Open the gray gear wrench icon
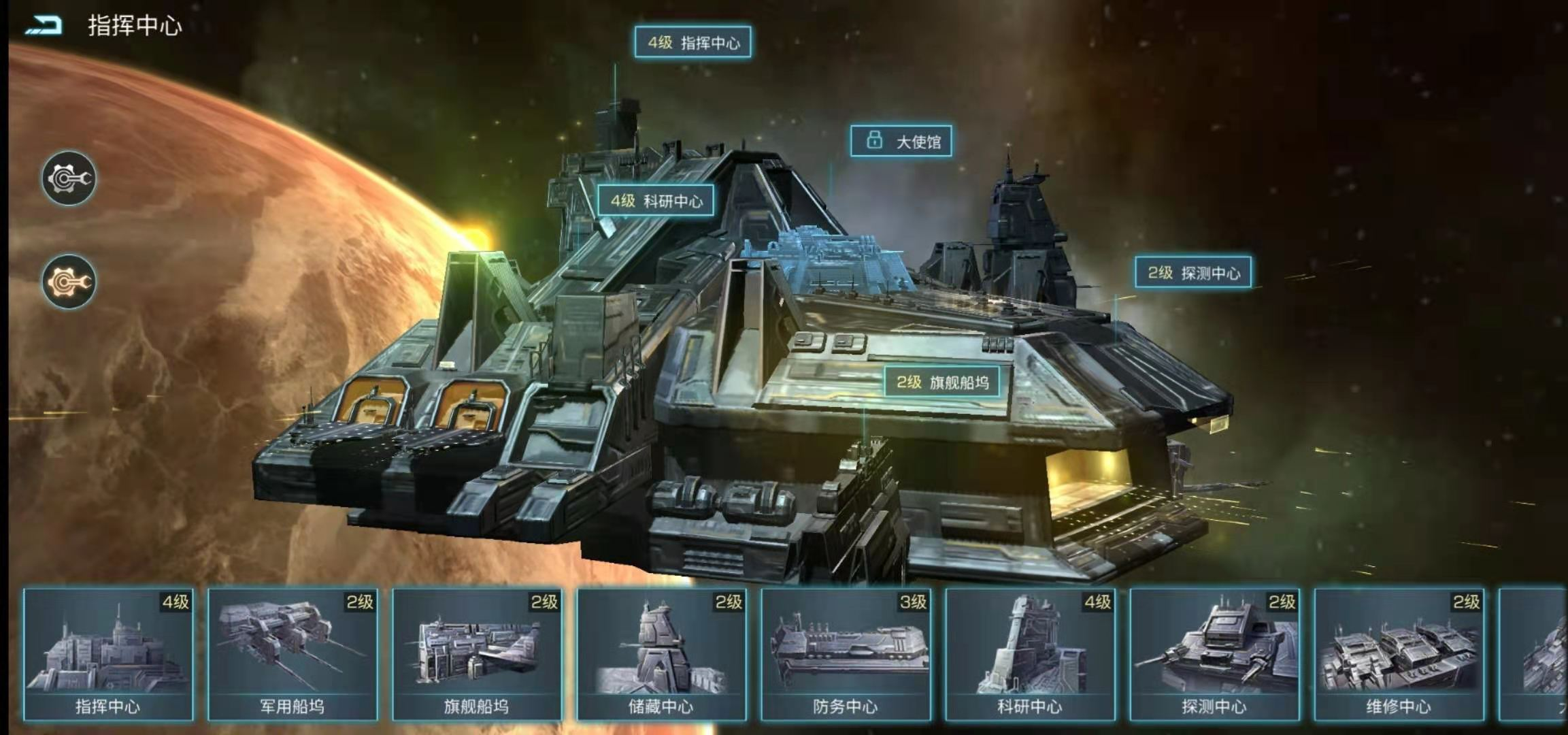The height and width of the screenshot is (735, 1568). [x=69, y=178]
